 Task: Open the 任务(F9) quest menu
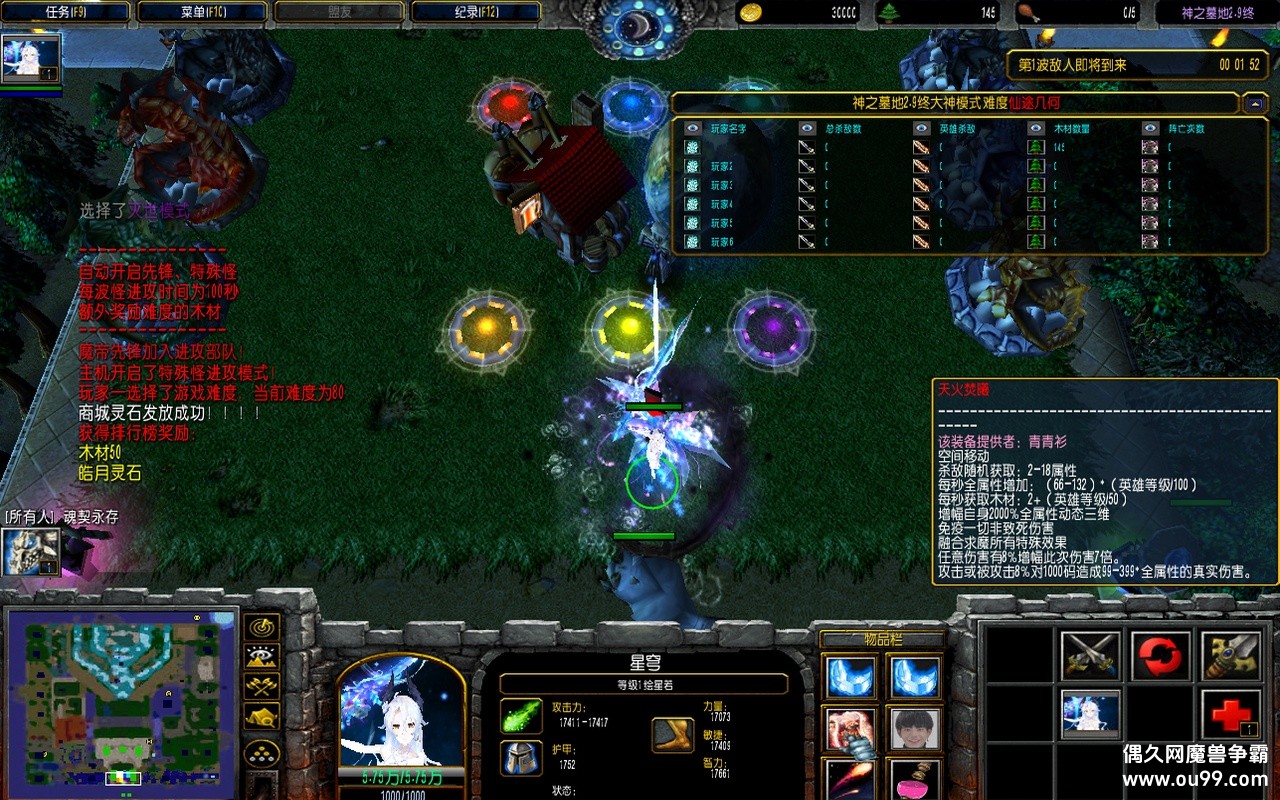65,11
